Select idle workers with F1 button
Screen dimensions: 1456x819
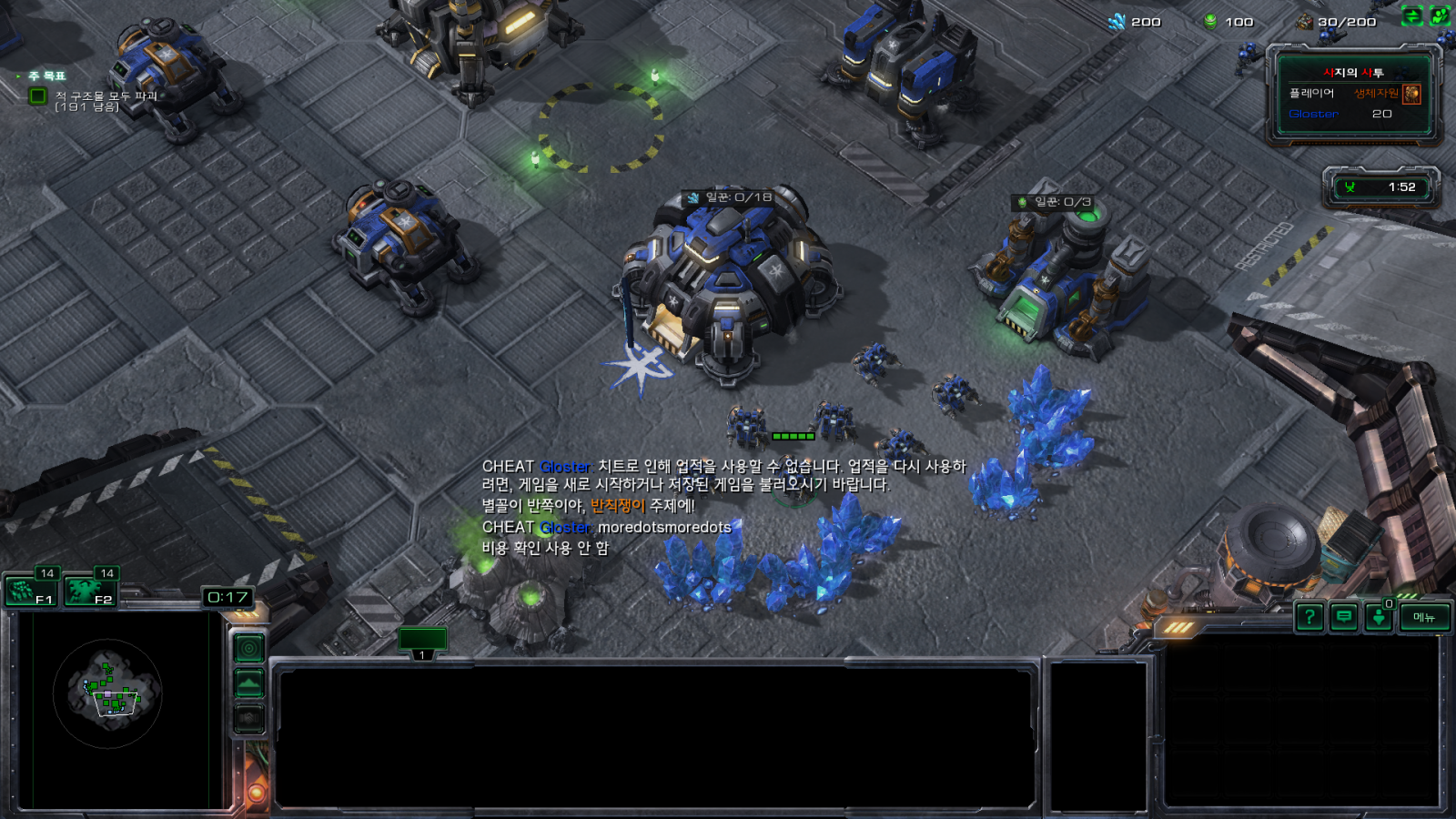pos(31,592)
